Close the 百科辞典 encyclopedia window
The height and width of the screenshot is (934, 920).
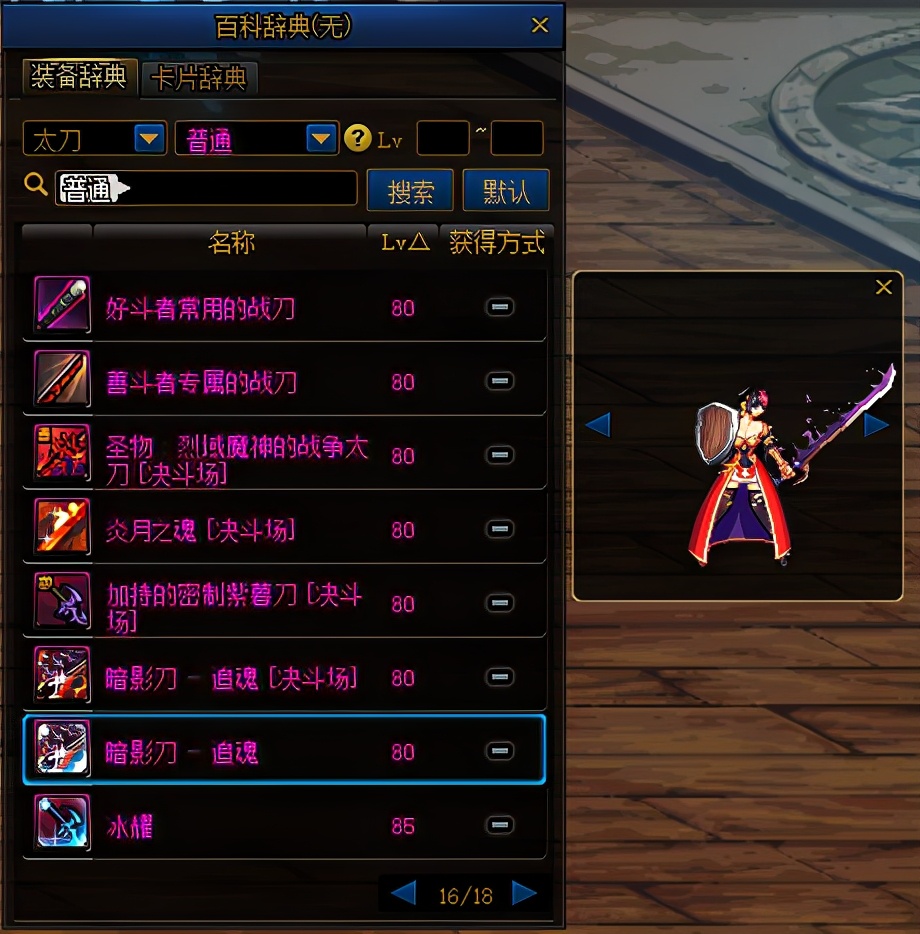pos(540,25)
